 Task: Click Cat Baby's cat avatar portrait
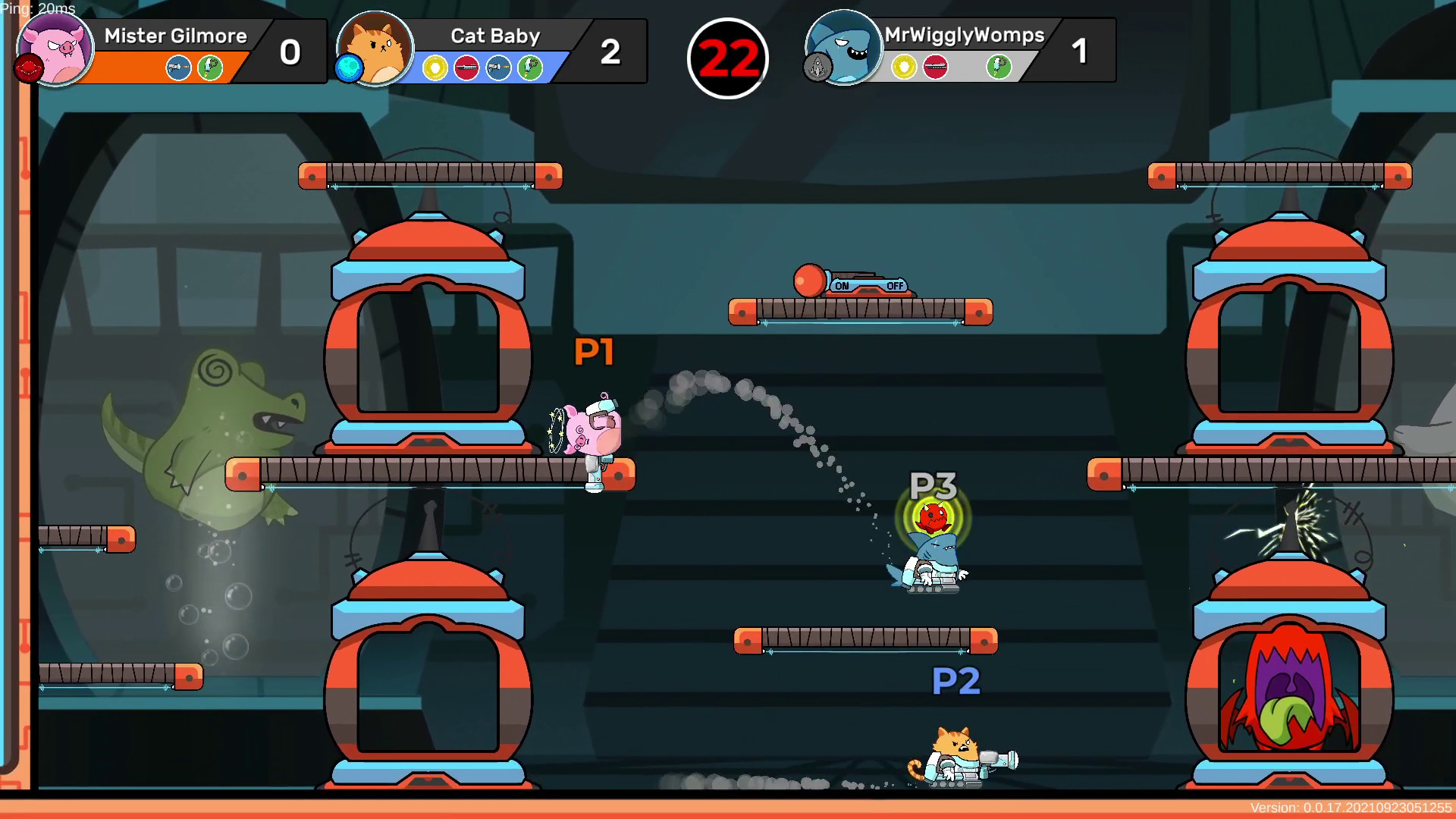point(374,49)
